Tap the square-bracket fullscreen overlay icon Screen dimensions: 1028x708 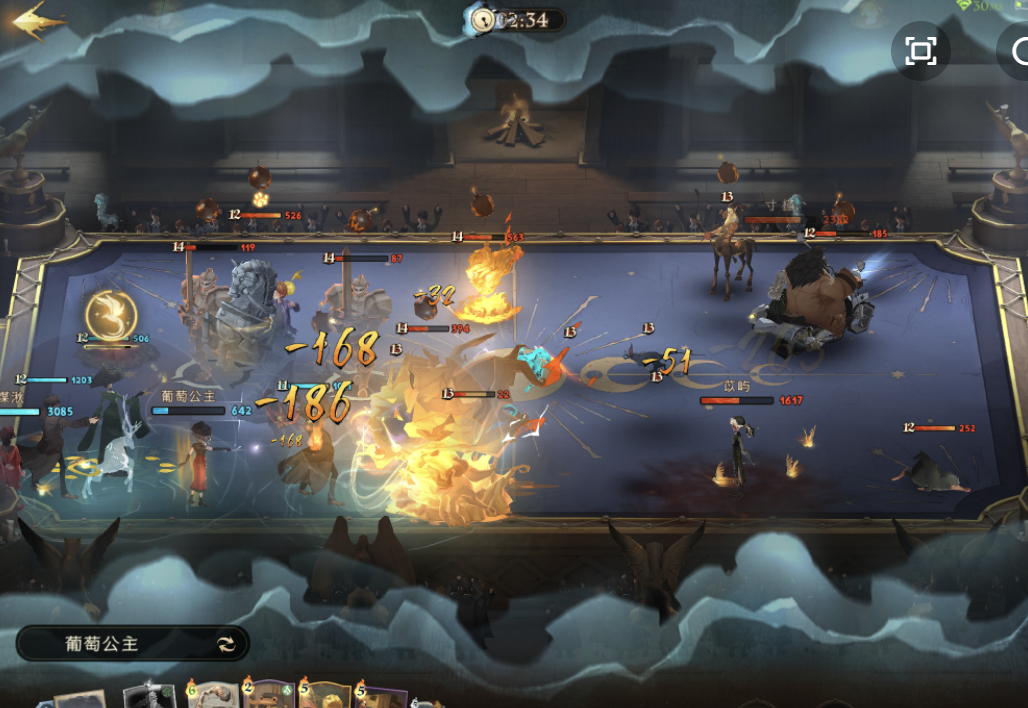[920, 51]
